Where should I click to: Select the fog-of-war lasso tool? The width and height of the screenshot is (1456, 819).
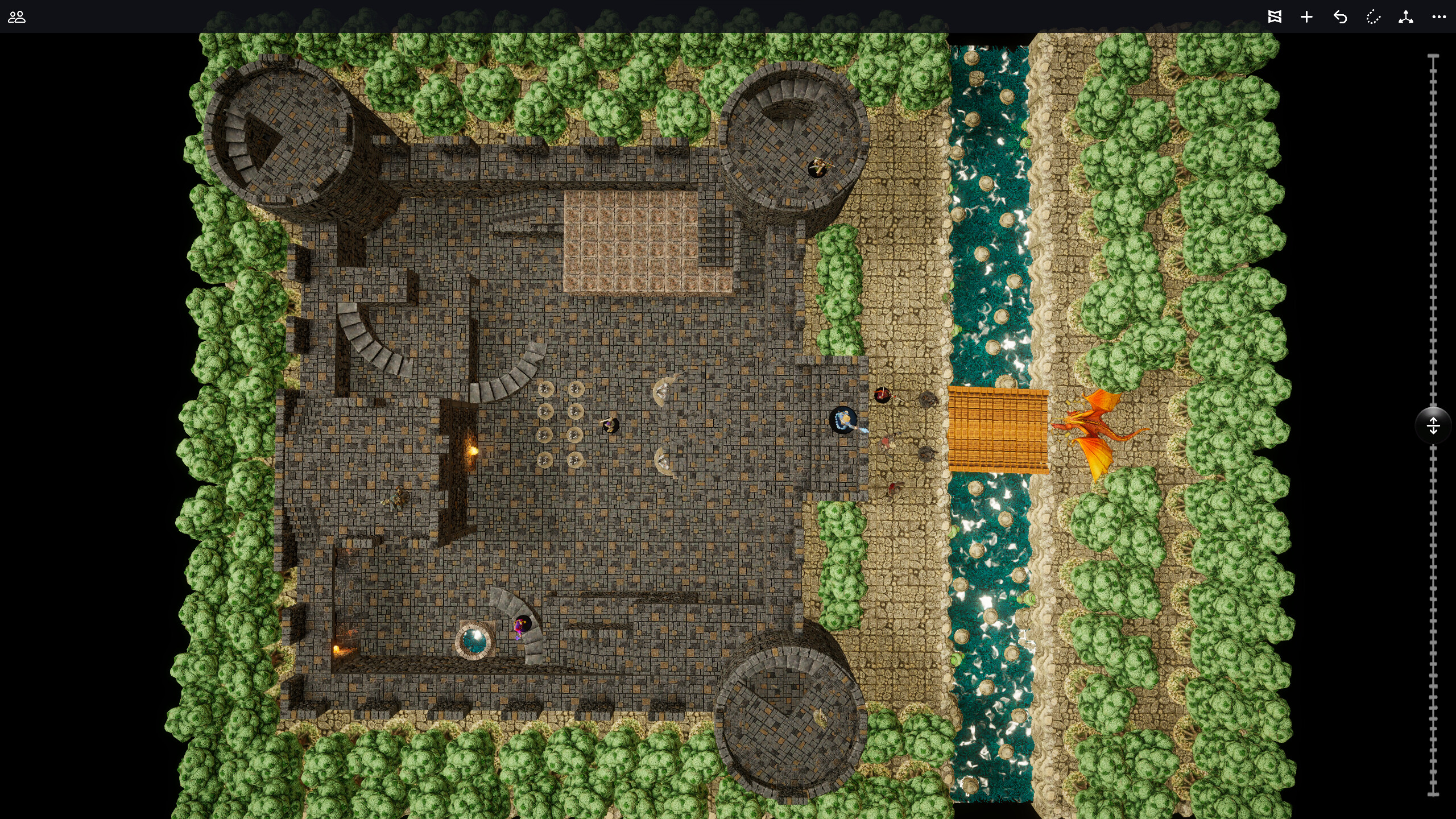(1373, 18)
